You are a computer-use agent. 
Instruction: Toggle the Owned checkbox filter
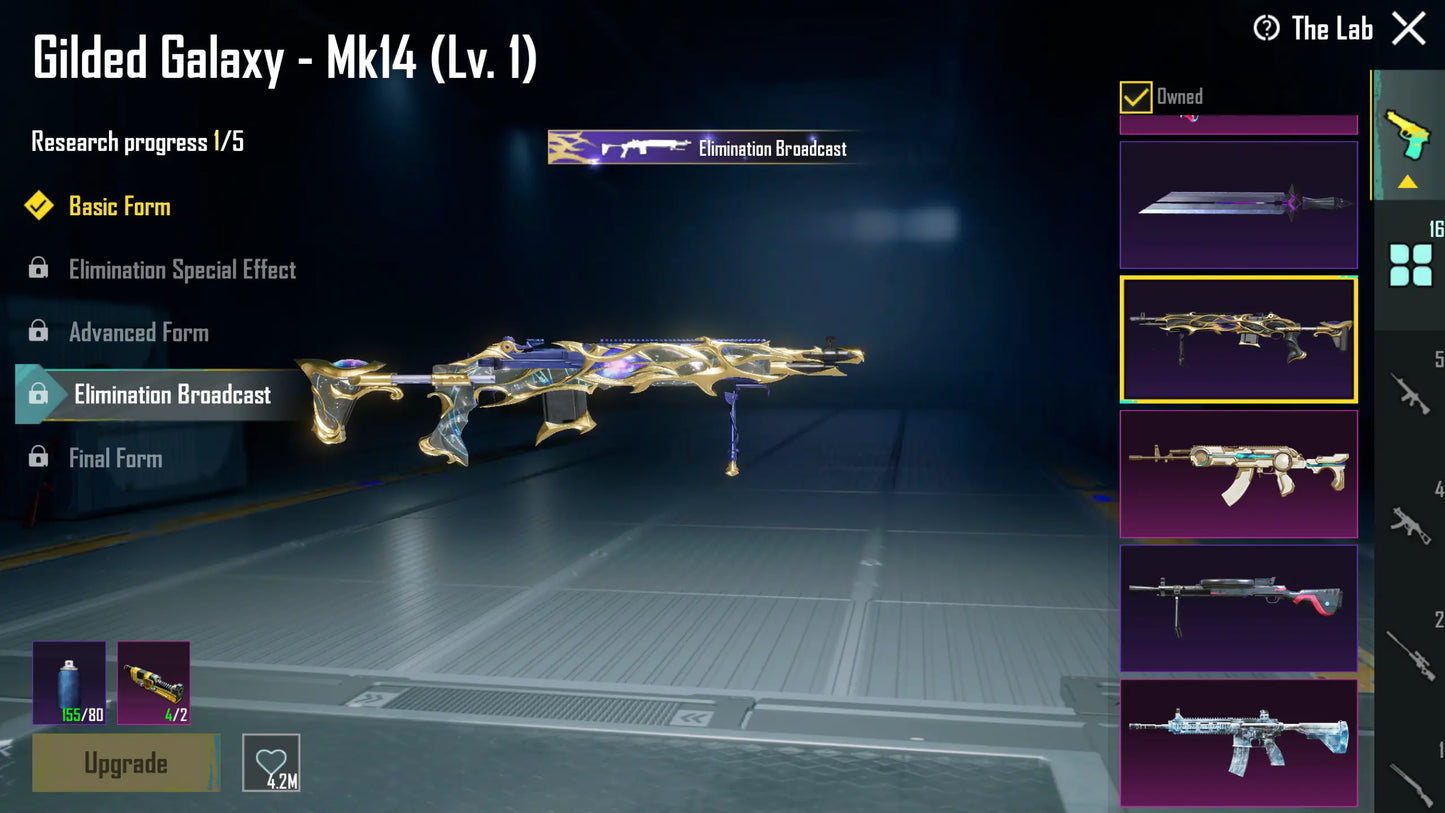tap(1136, 97)
